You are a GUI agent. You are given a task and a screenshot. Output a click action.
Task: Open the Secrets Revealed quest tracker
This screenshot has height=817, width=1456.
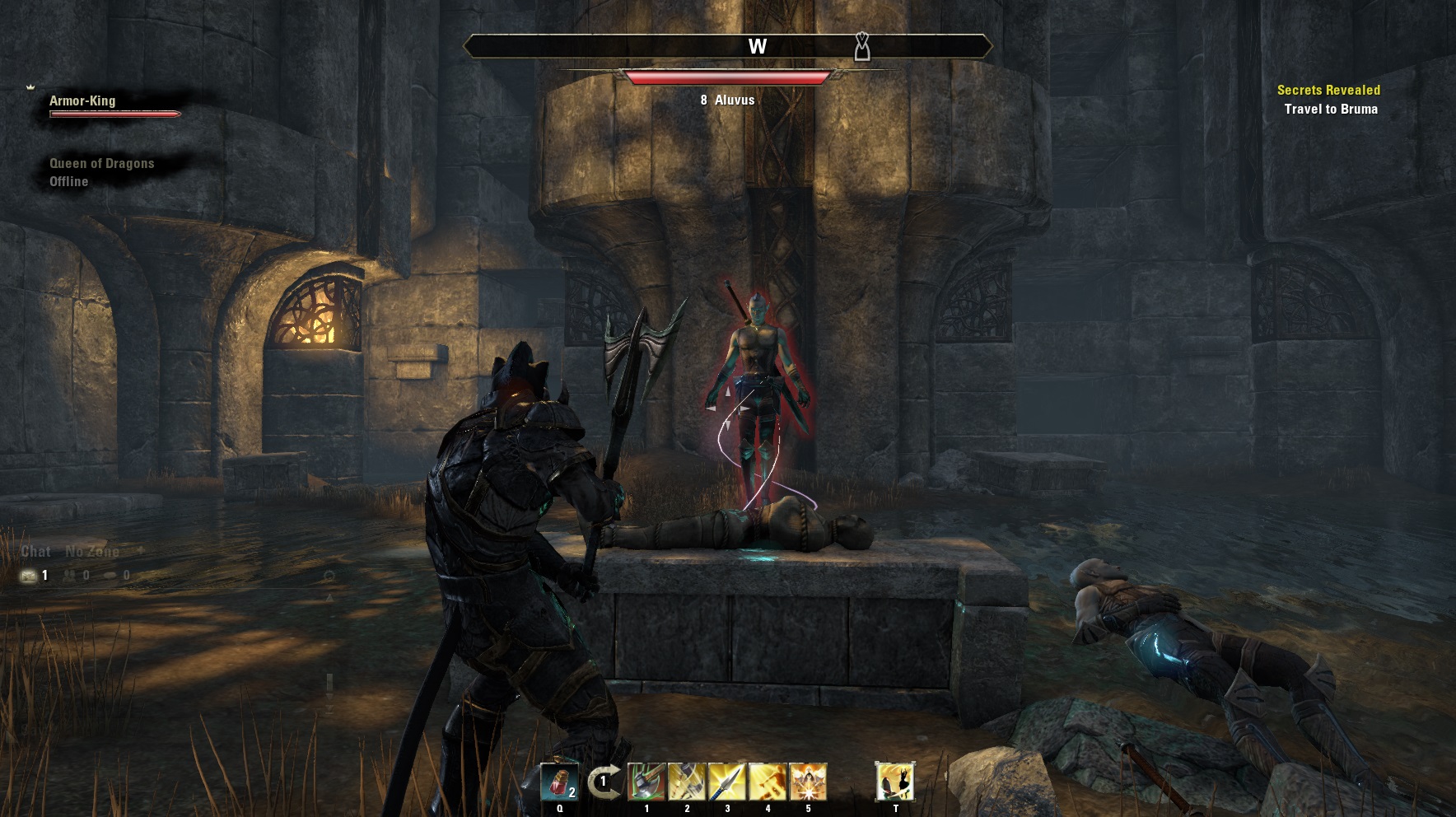pos(1328,90)
